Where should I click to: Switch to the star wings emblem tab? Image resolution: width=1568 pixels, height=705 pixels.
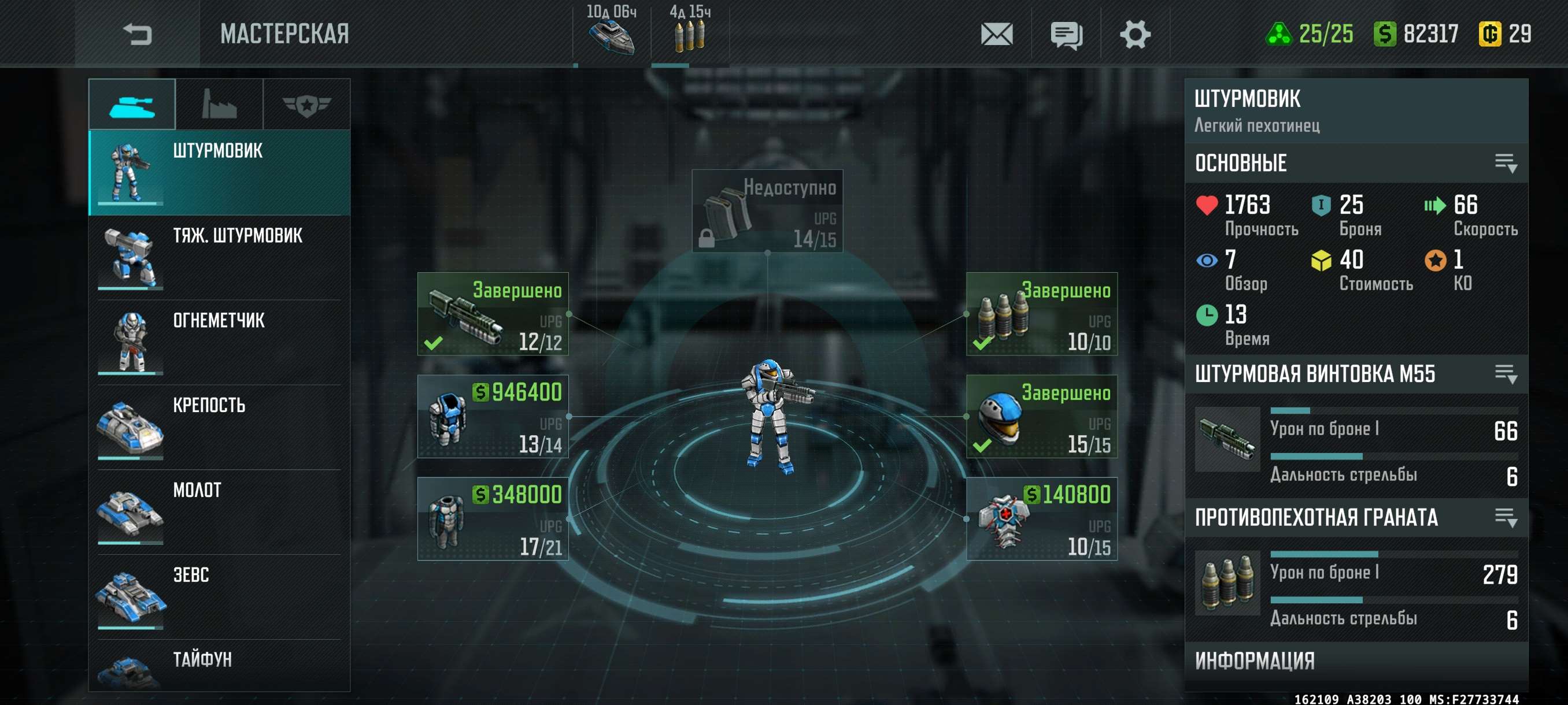click(x=306, y=105)
